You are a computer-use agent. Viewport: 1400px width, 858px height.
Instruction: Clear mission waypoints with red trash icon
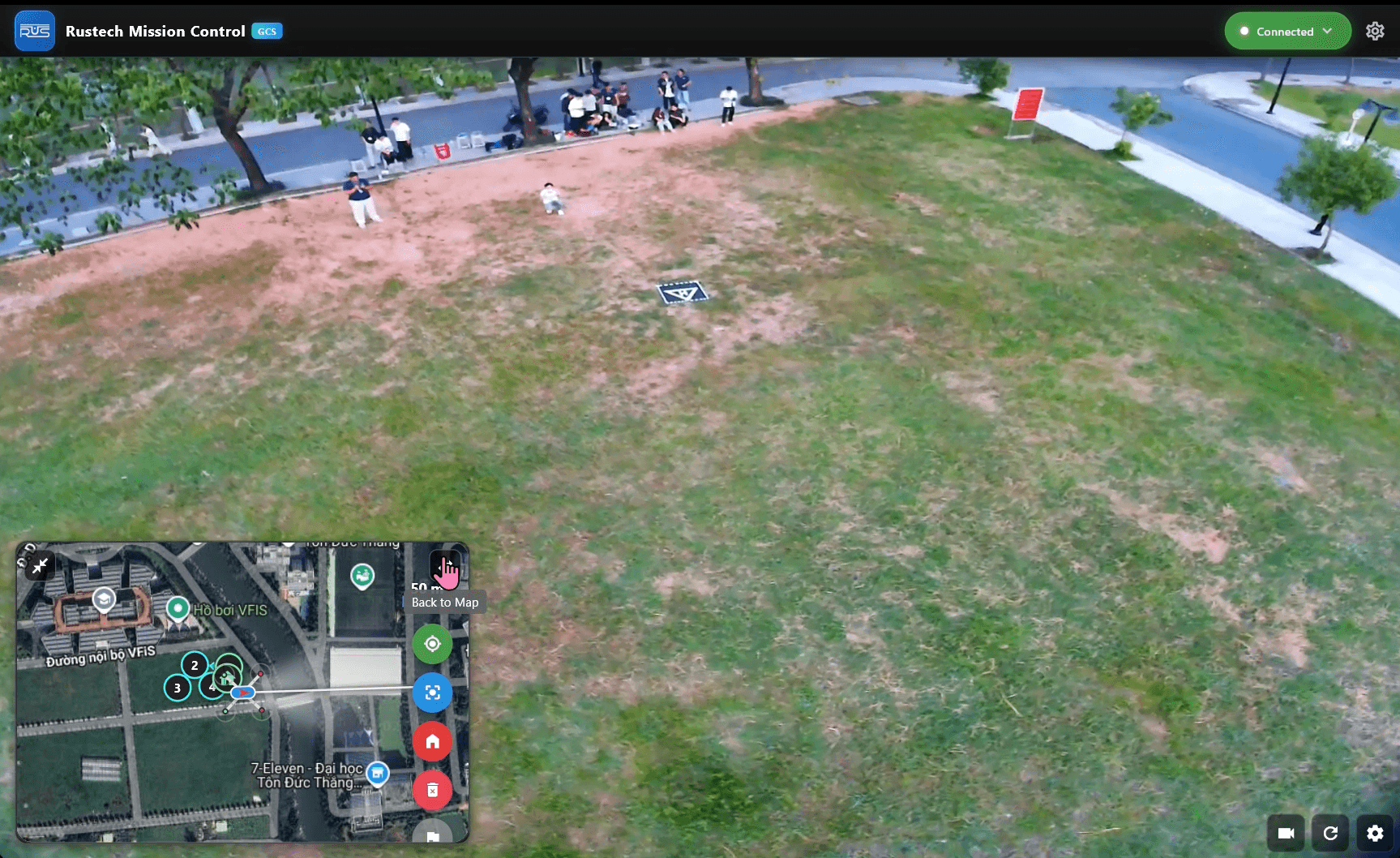coord(432,790)
